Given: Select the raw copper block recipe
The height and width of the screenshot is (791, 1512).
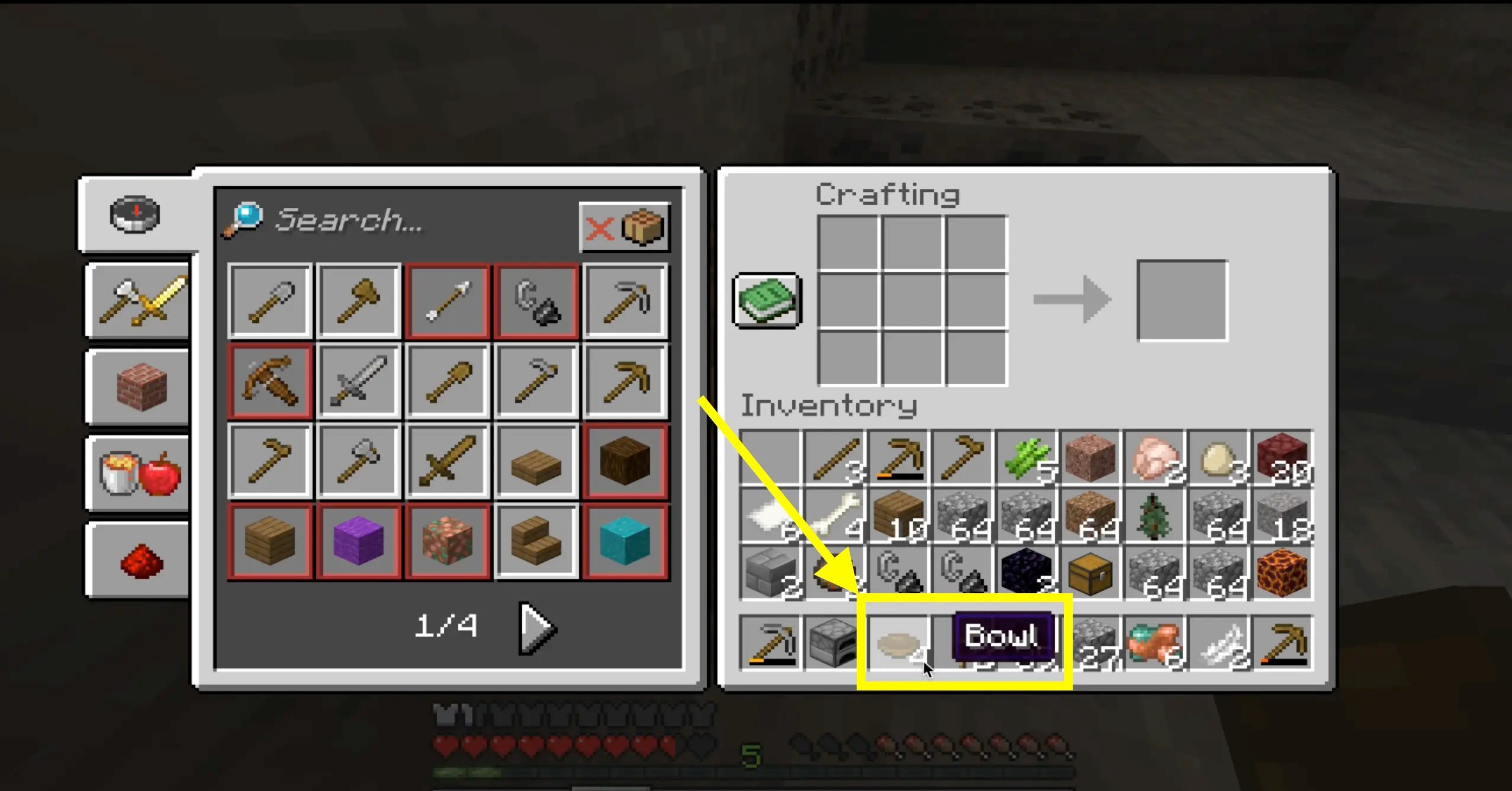Looking at the screenshot, I should [448, 541].
